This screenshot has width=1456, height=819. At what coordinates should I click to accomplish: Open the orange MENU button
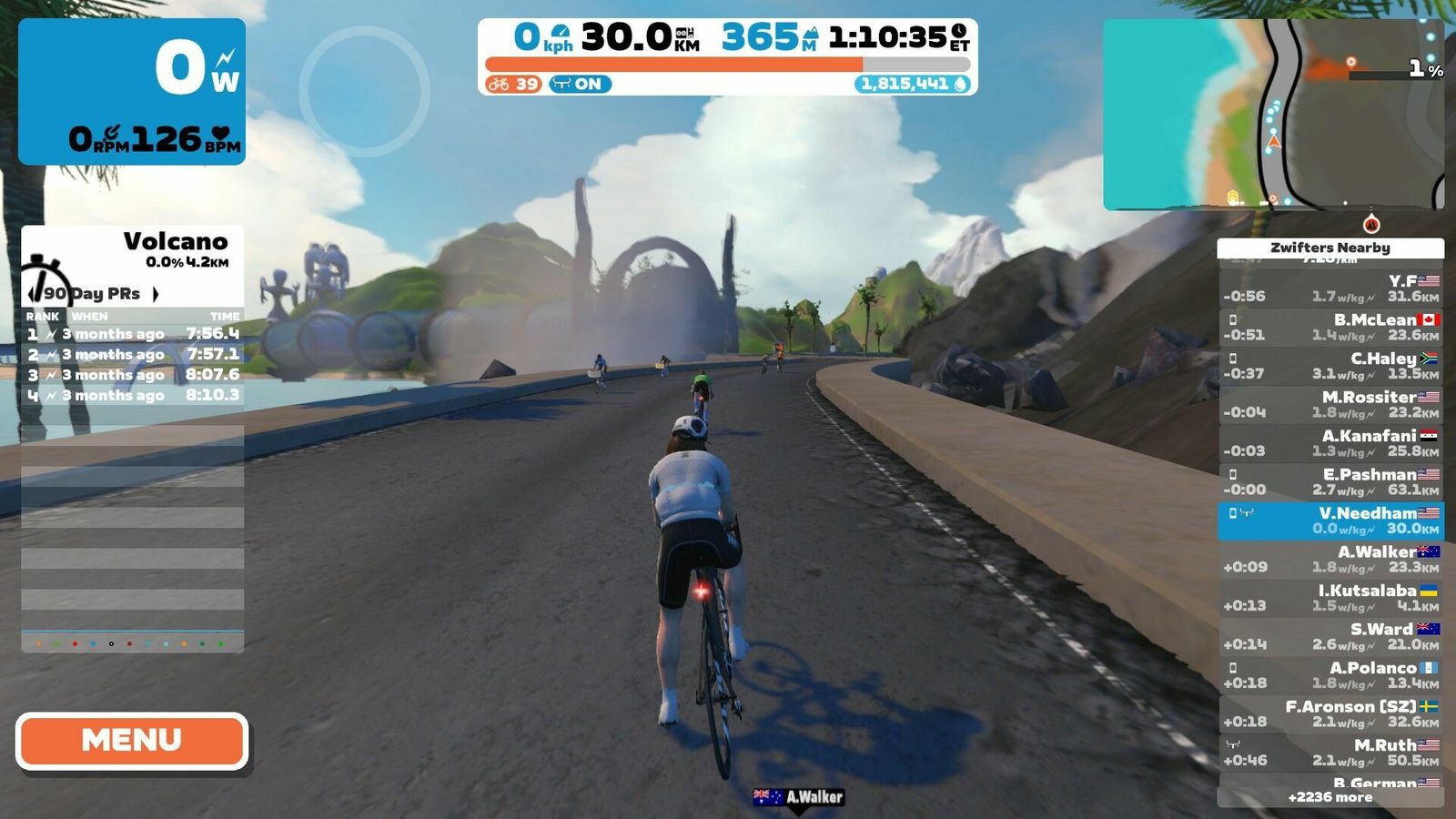132,740
